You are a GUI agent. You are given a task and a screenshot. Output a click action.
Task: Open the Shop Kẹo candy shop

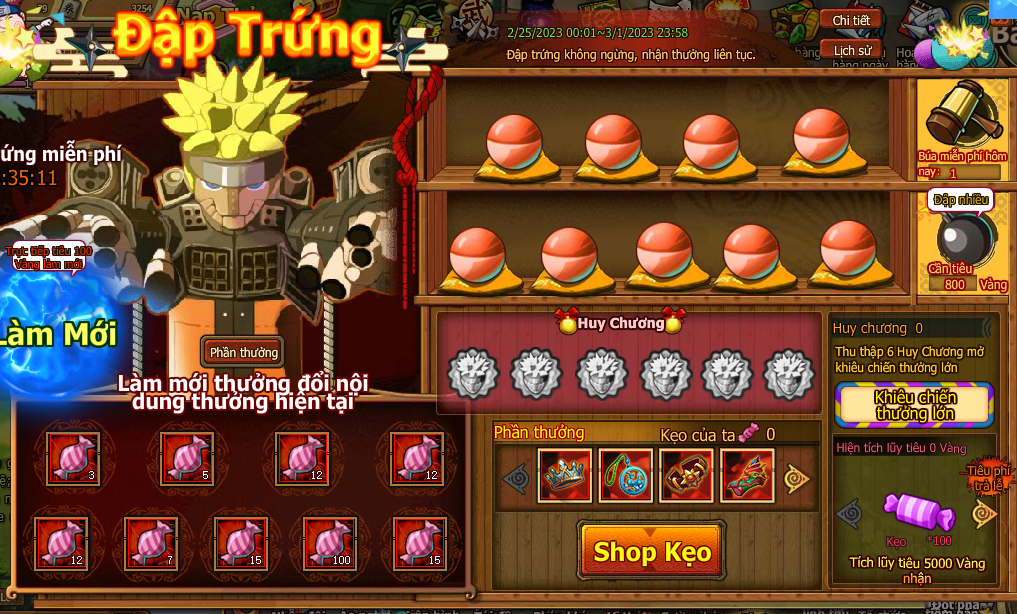[x=651, y=551]
